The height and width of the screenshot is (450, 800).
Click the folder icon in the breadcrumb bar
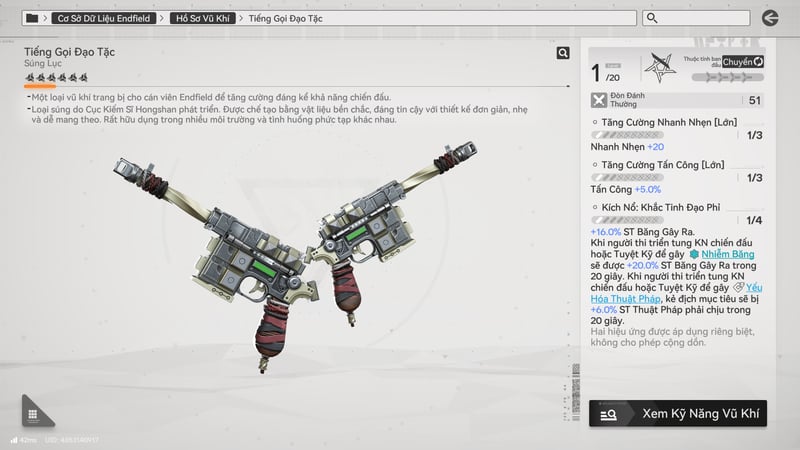pos(33,18)
